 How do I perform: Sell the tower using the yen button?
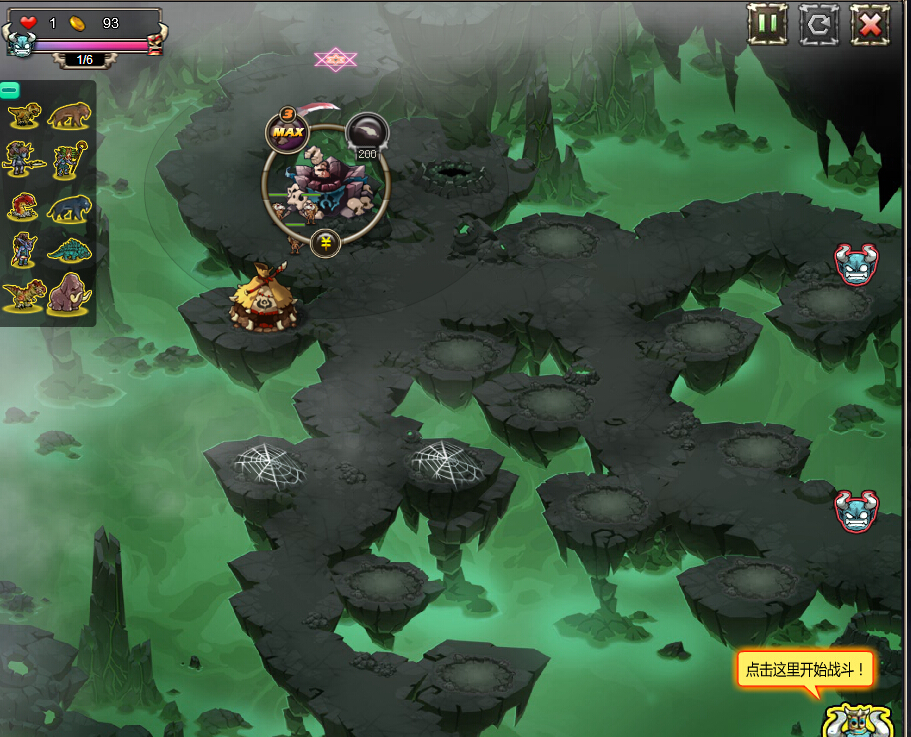pyautogui.click(x=325, y=243)
